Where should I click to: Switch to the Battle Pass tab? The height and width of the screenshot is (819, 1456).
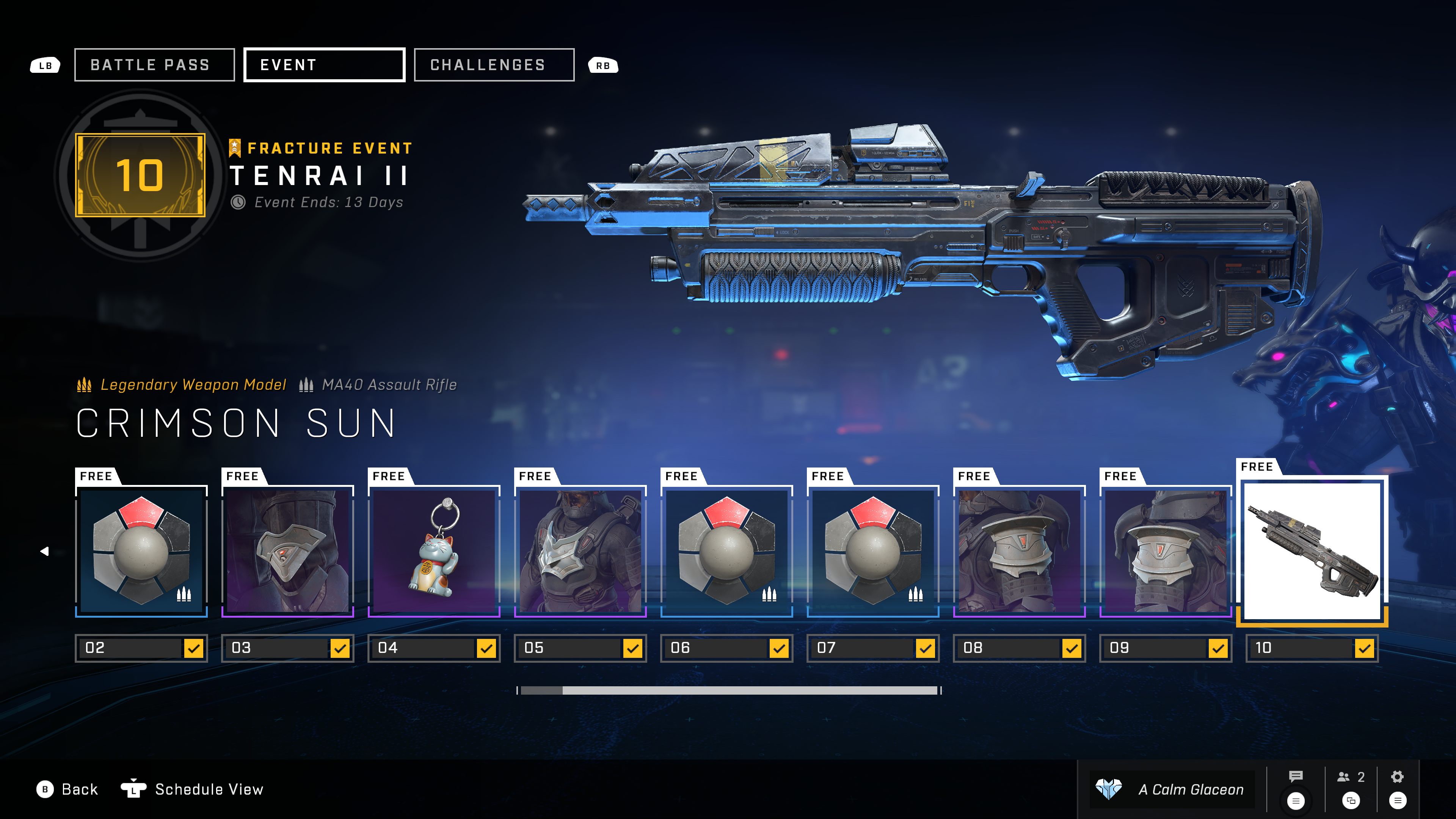coord(154,65)
